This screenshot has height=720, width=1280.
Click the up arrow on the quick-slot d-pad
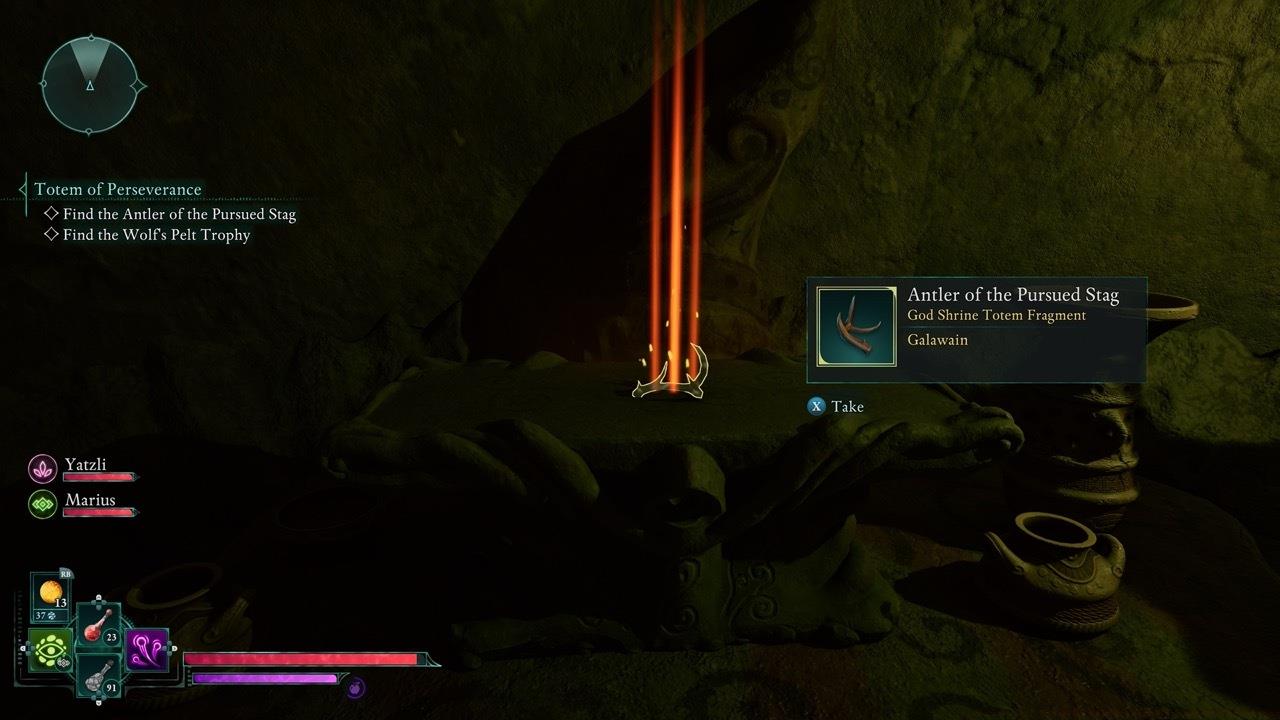click(98, 598)
